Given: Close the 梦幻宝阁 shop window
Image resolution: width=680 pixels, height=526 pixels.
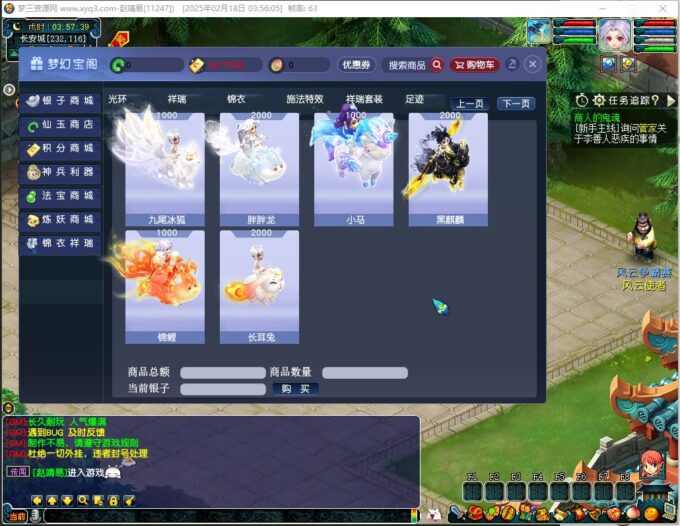Looking at the screenshot, I should pyautogui.click(x=532, y=64).
